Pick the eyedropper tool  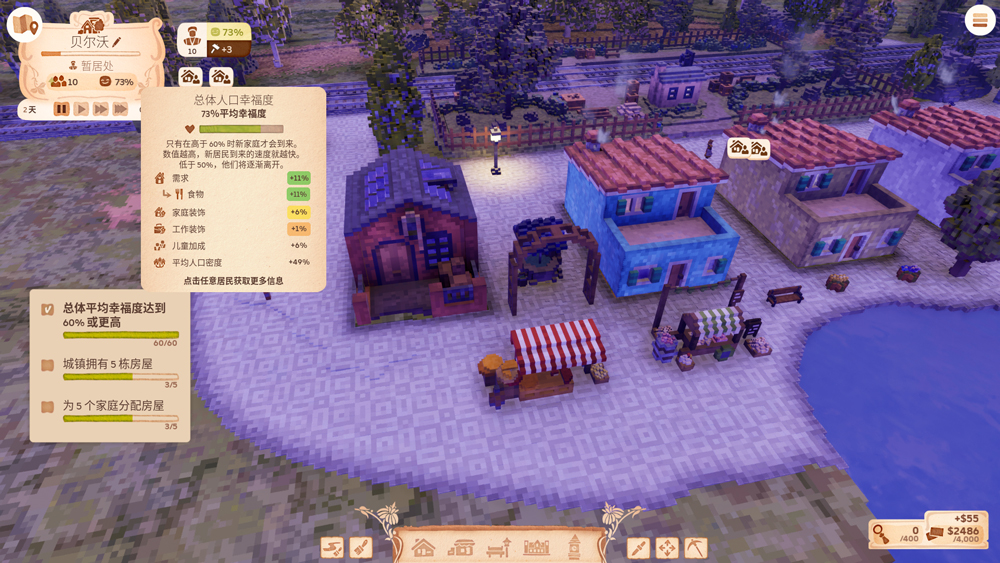[x=638, y=548]
